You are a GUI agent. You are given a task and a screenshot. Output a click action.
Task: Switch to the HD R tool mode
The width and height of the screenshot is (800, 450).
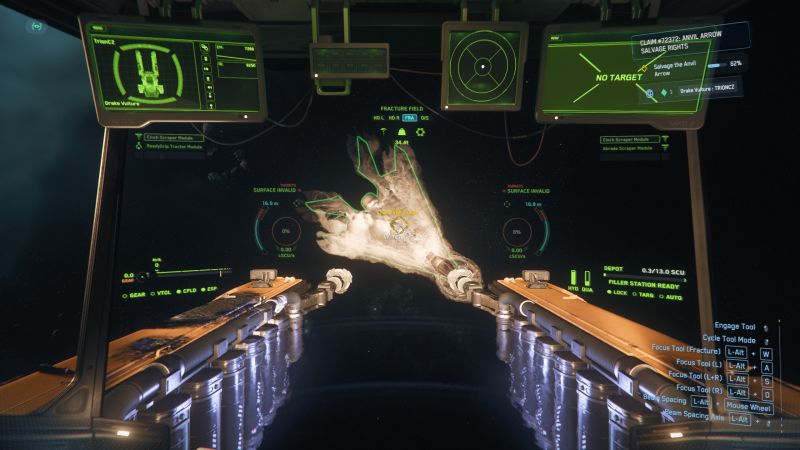pos(393,118)
